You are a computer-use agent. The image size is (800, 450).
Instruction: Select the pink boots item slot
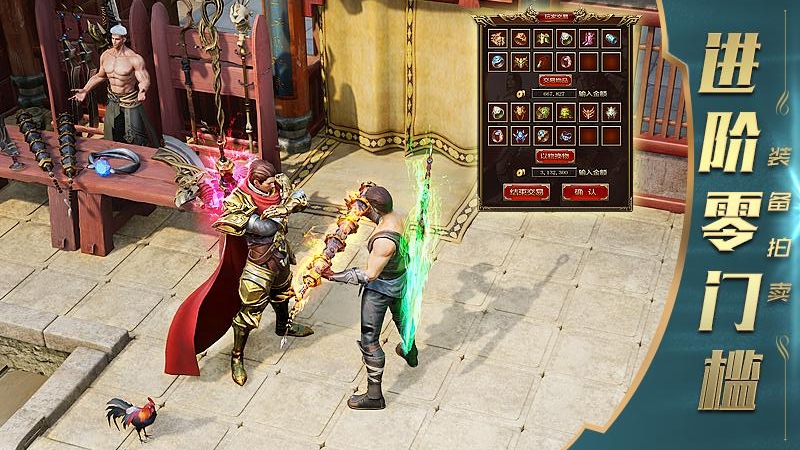click(x=588, y=39)
